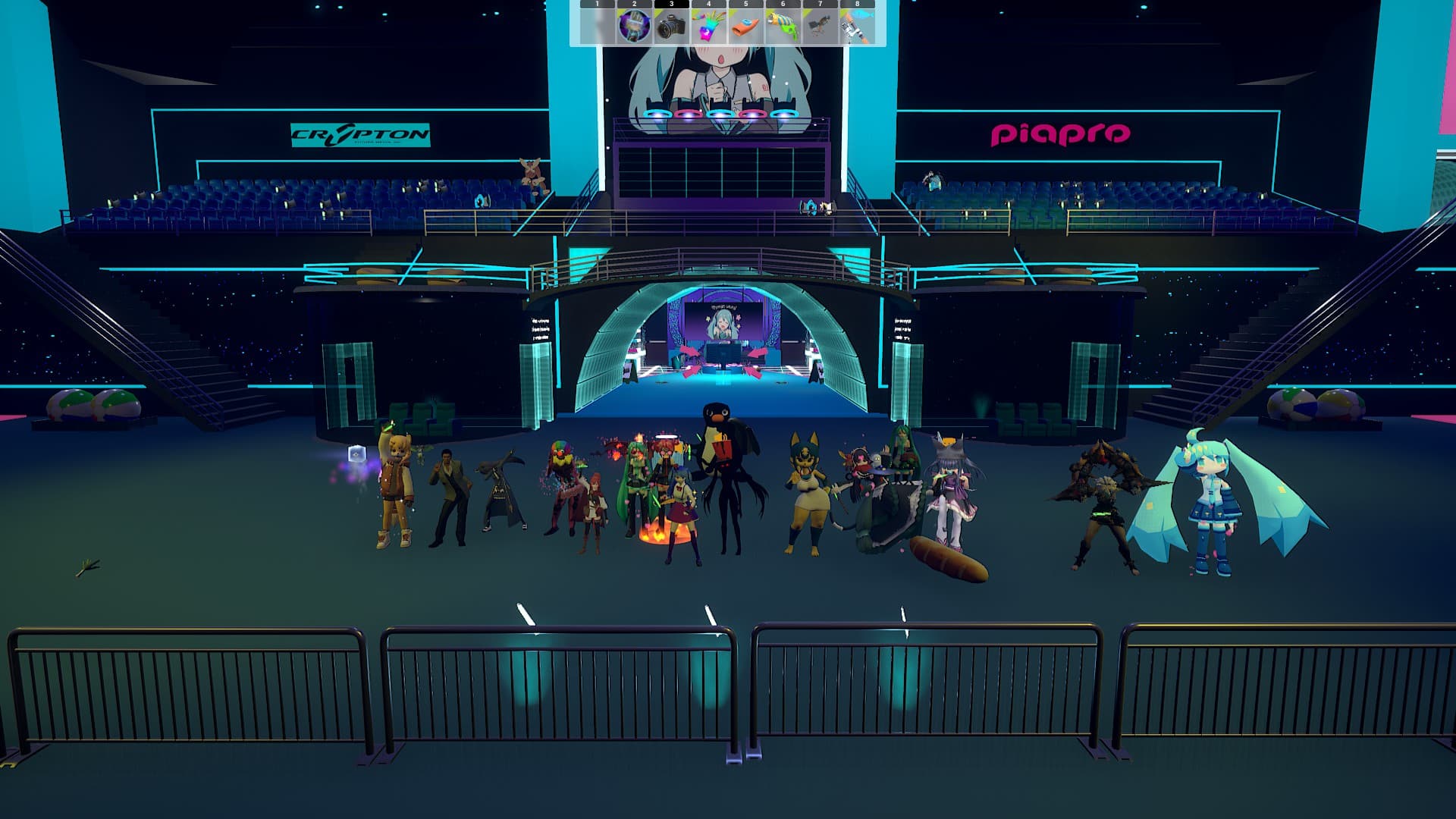Select the striped toy blaster in slot 6

pyautogui.click(x=783, y=27)
